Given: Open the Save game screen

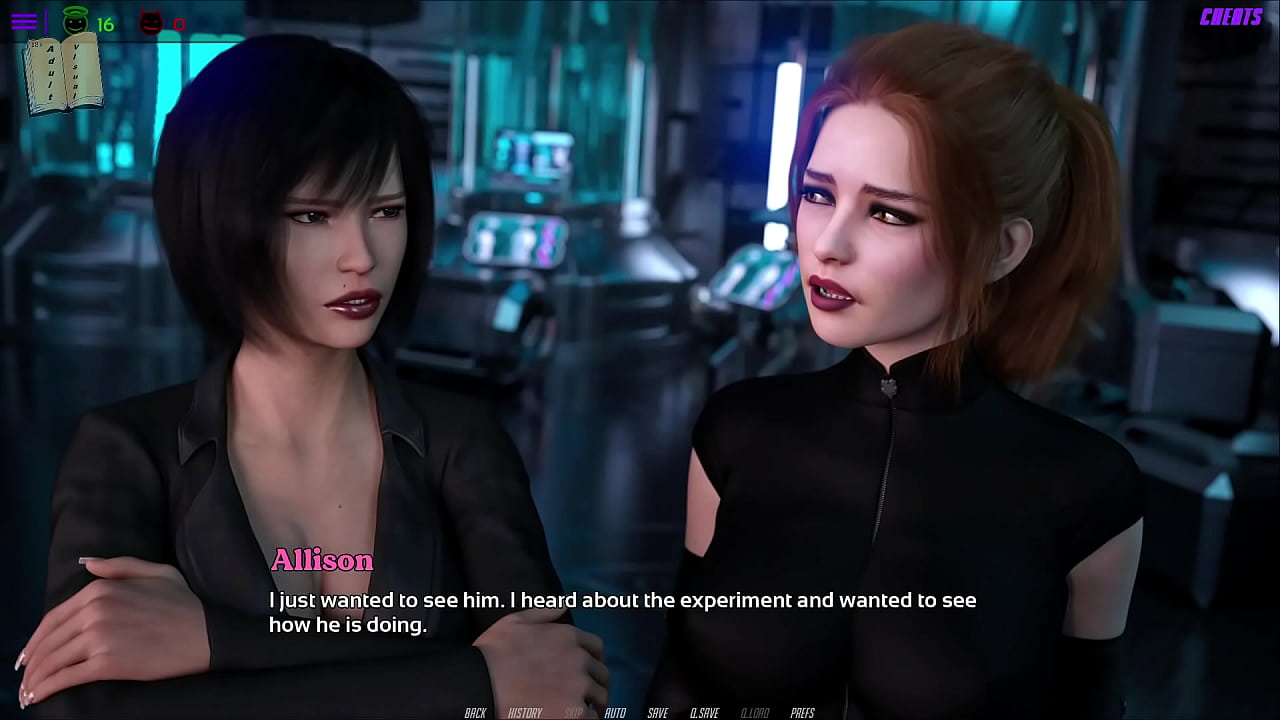Looking at the screenshot, I should [657, 713].
